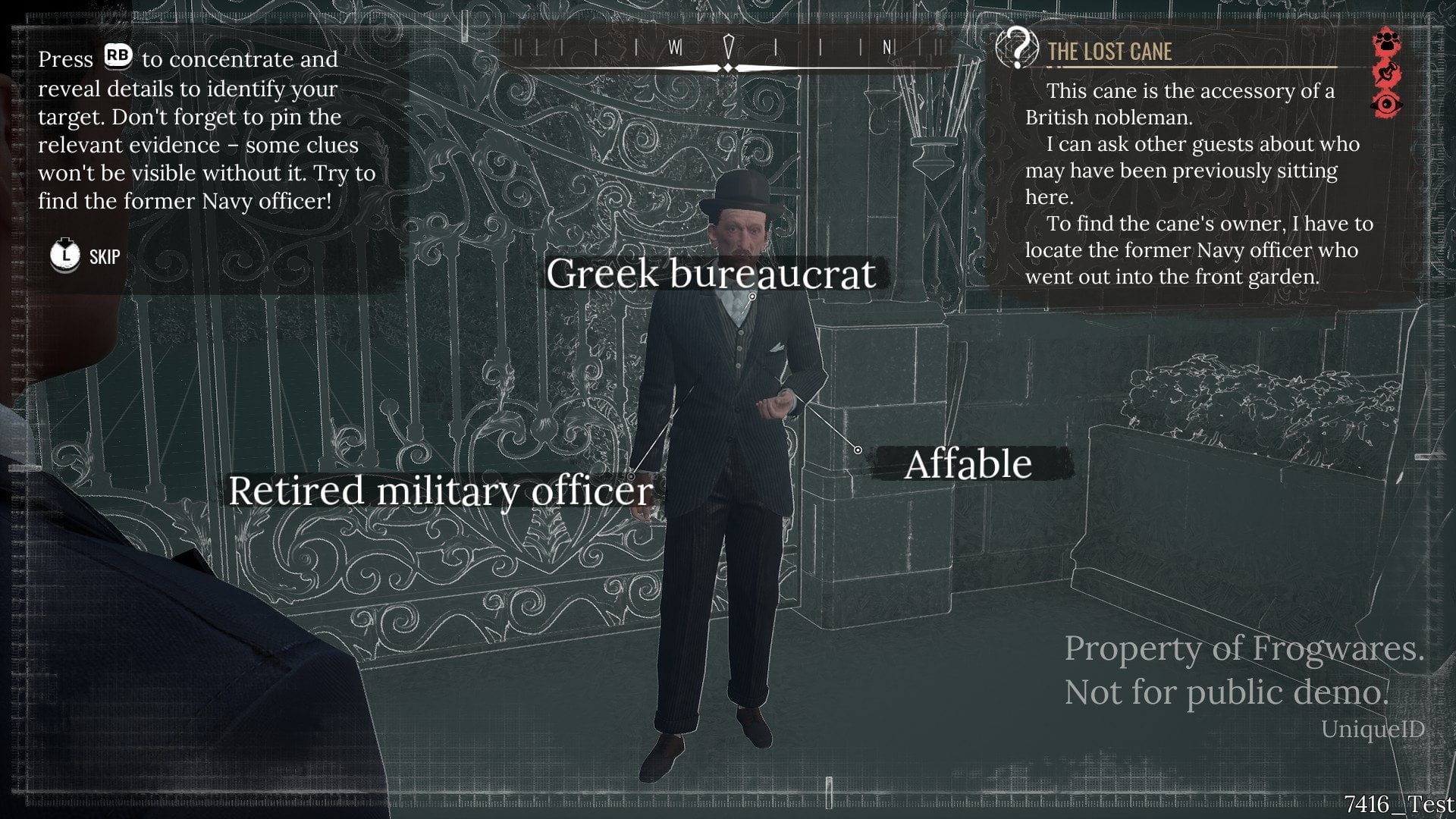This screenshot has width=1456, height=819.
Task: Activate the red people-group icon
Action: click(x=1387, y=42)
